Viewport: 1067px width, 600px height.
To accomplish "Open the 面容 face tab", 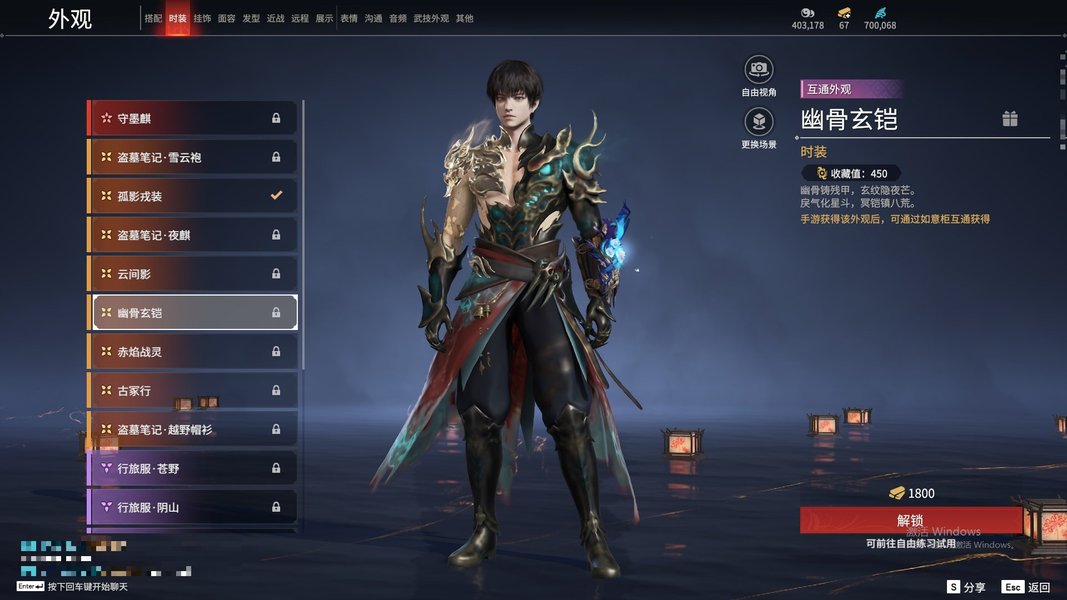I will pyautogui.click(x=227, y=19).
